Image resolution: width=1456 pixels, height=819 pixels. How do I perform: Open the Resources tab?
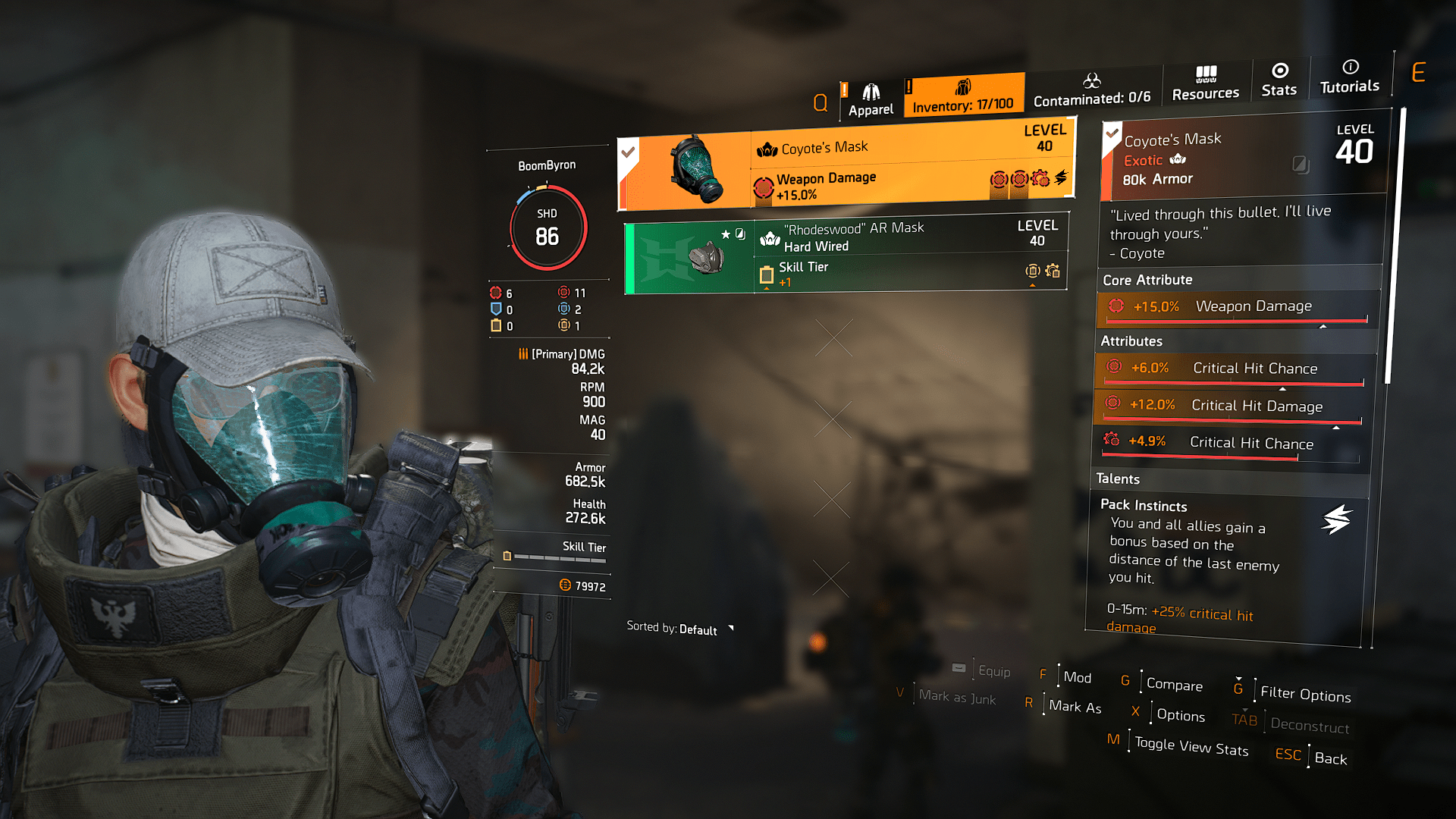1205,83
